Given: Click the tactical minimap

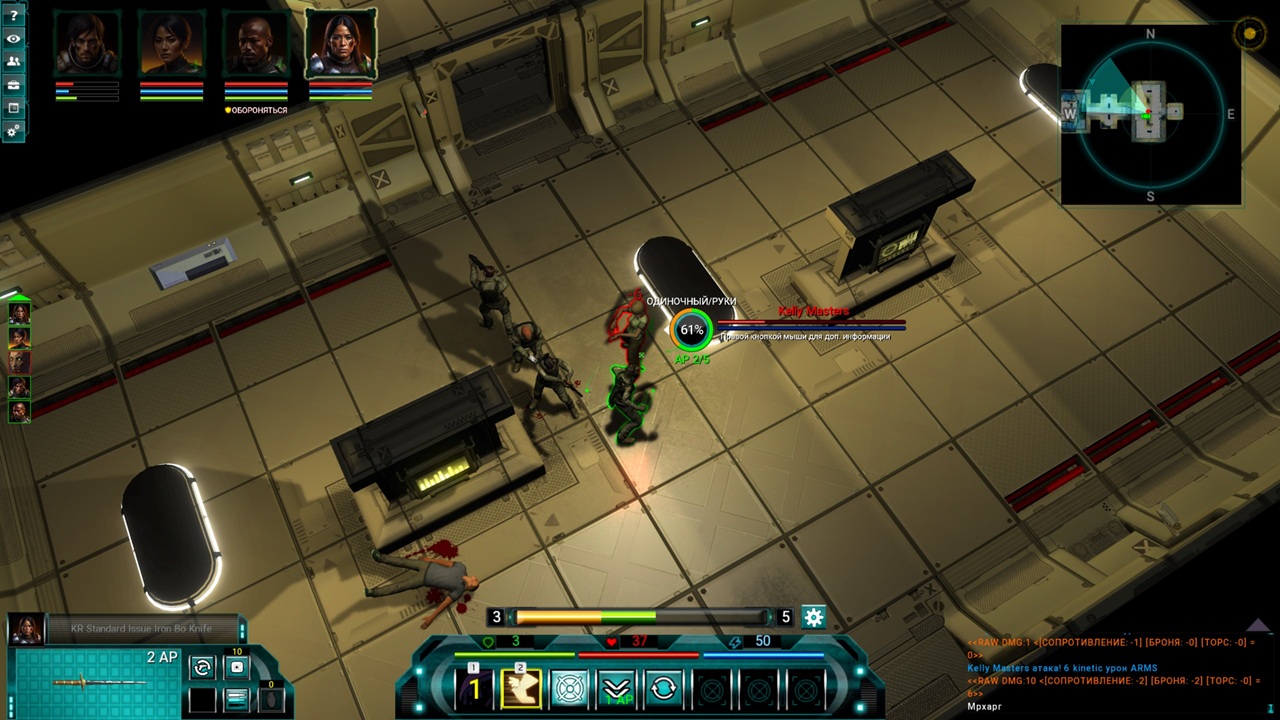Looking at the screenshot, I should (x=1150, y=114).
